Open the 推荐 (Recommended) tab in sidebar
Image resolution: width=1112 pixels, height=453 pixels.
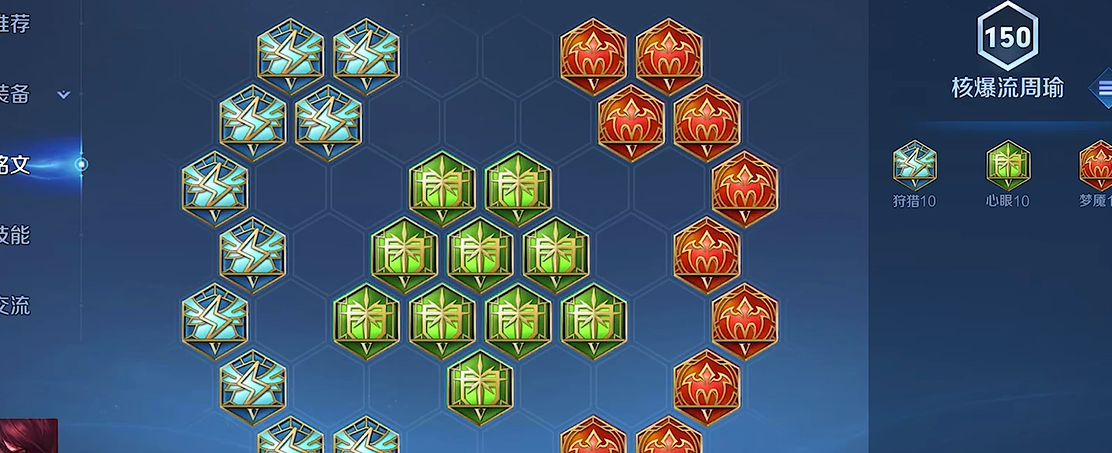pos(15,24)
